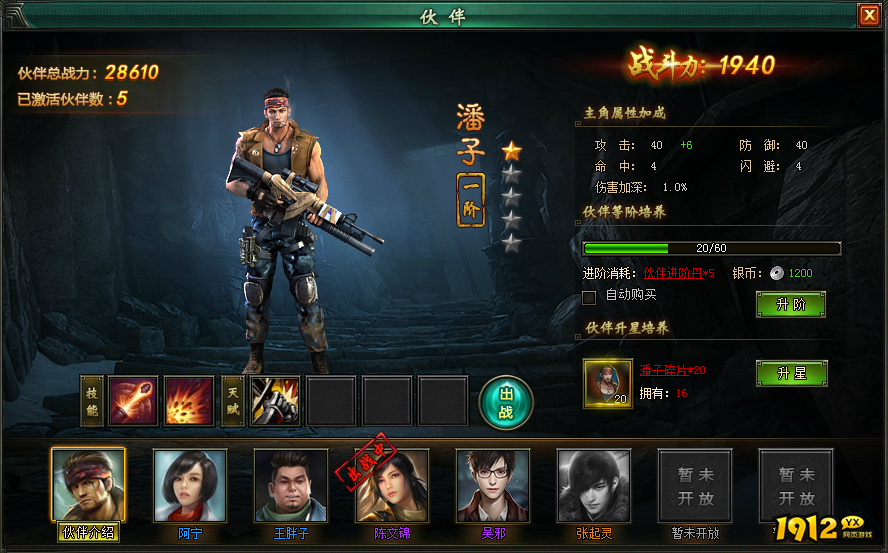Viewport: 888px width, 553px height.
Task: Click the 升阶 upgrade tier button
Action: pyautogui.click(x=790, y=304)
